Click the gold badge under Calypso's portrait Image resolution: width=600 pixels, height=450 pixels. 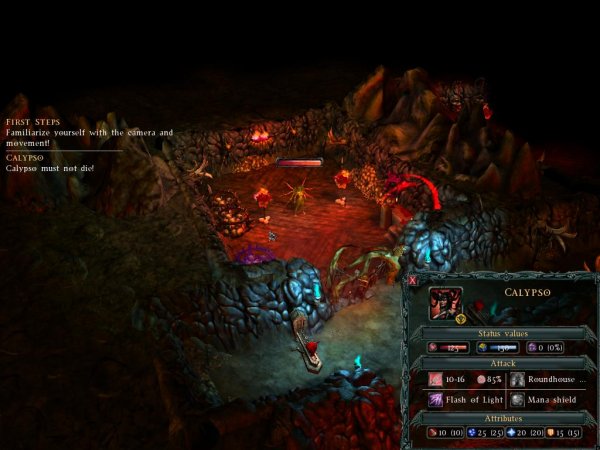pos(460,320)
